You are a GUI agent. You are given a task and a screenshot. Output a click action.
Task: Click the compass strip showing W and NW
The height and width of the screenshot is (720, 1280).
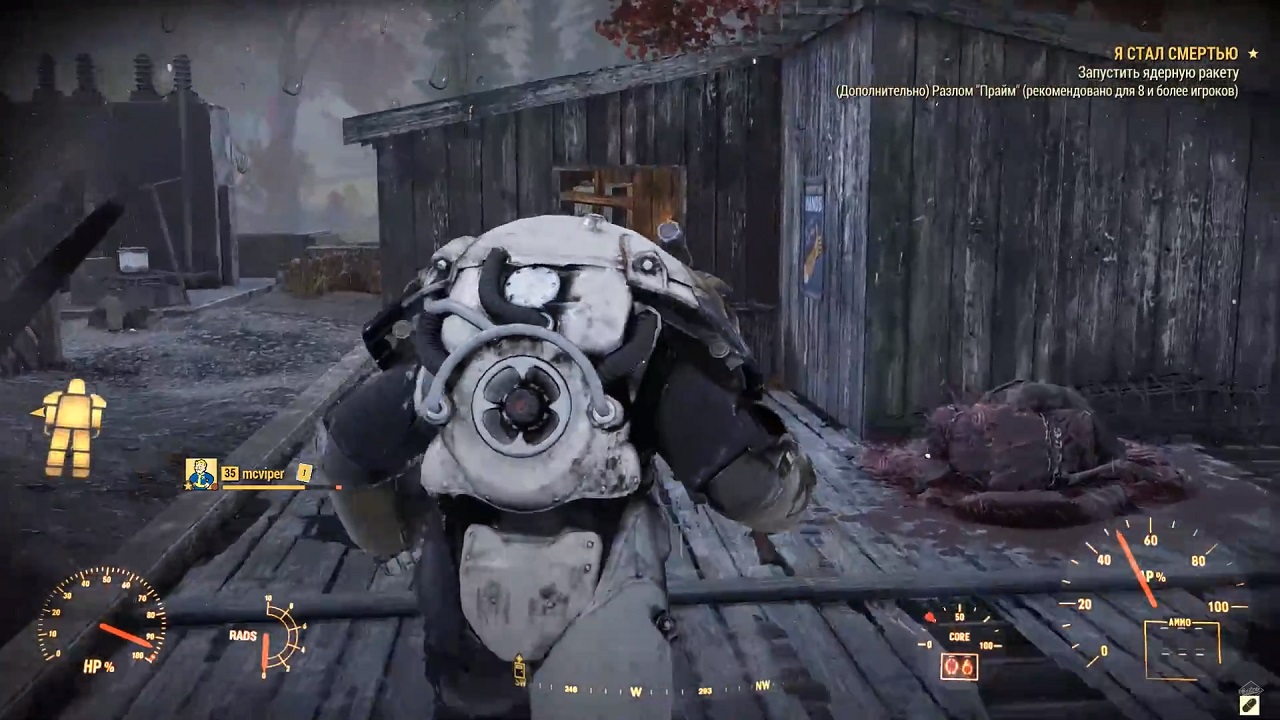(655, 690)
